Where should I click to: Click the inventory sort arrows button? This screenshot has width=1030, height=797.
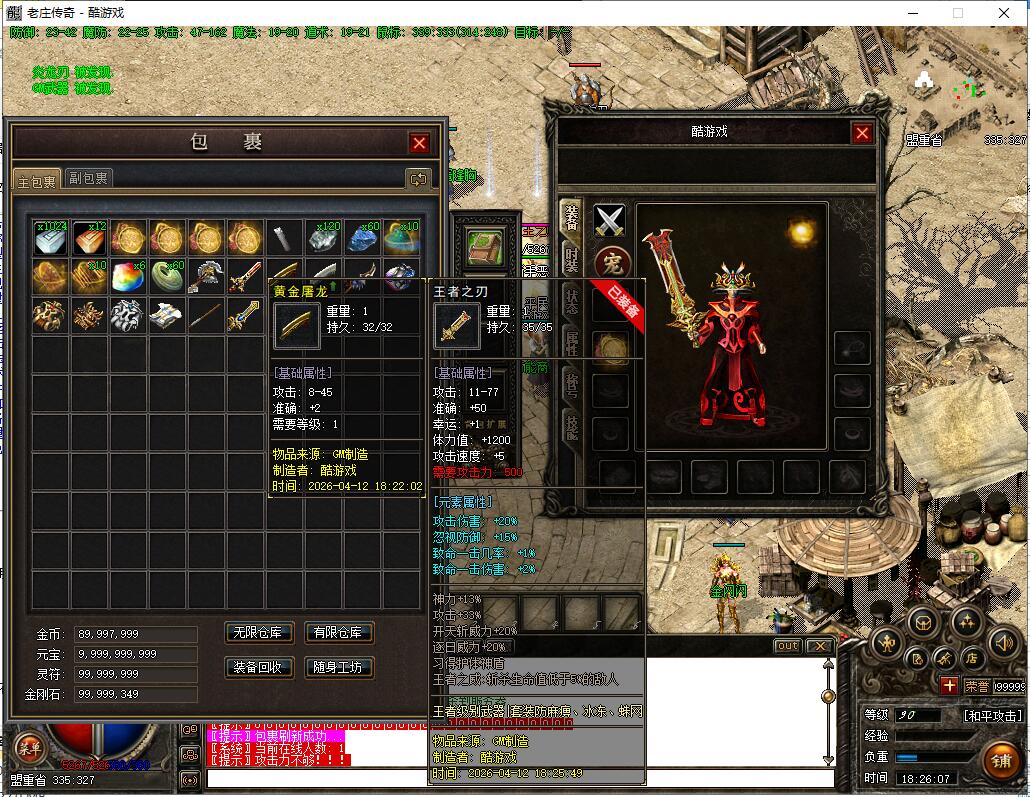(418, 179)
